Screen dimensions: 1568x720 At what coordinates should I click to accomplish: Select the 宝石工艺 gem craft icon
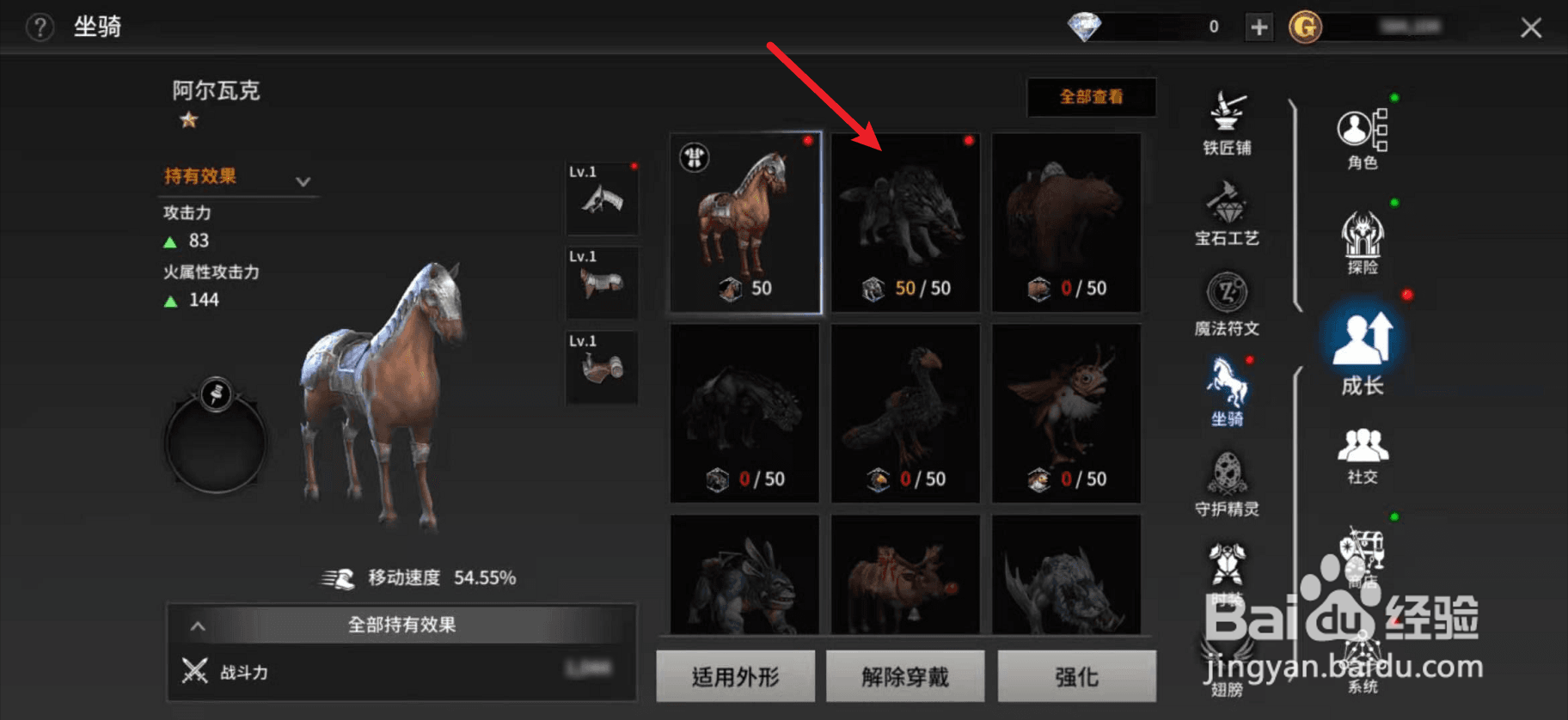(1227, 211)
